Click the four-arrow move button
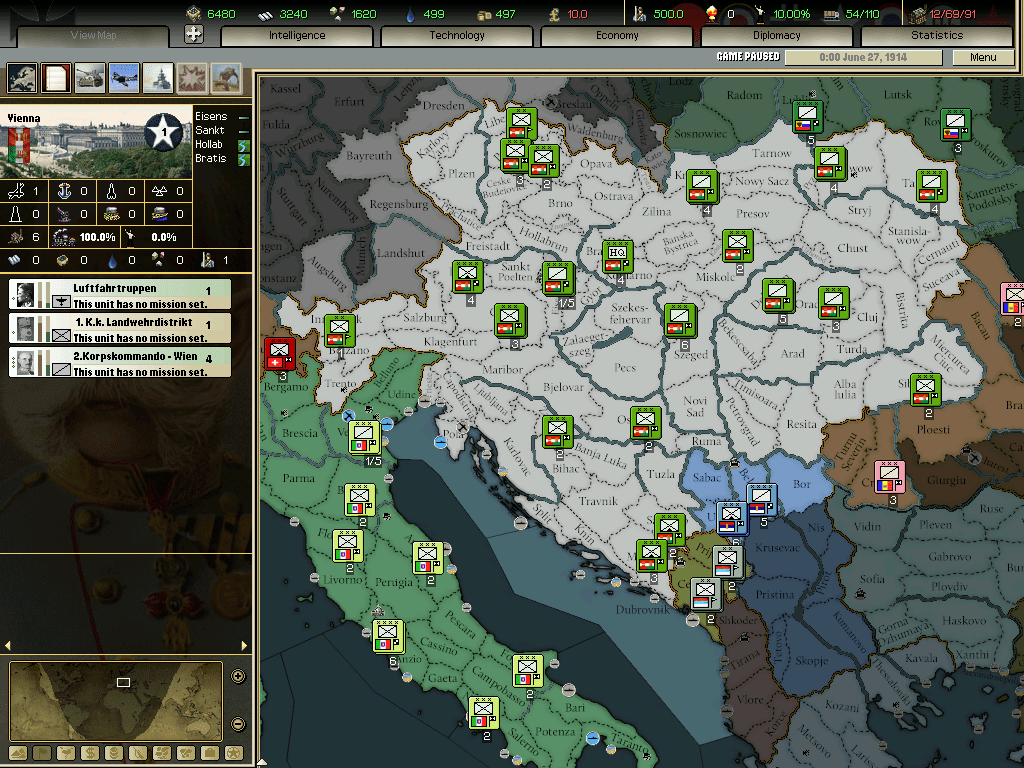This screenshot has width=1024, height=768. pos(194,34)
